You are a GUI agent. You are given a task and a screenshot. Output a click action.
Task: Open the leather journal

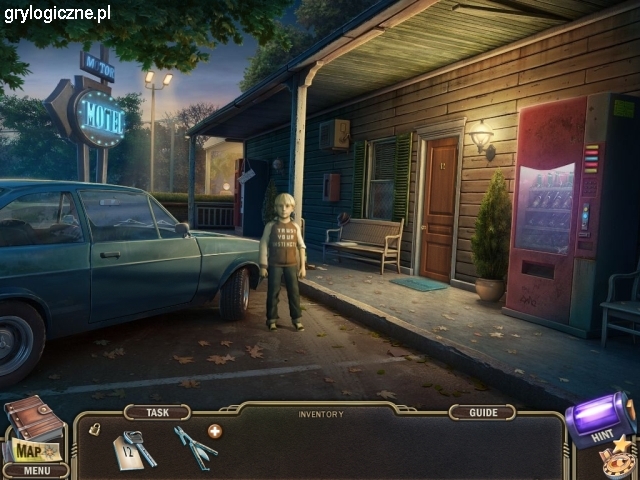pyautogui.click(x=33, y=416)
